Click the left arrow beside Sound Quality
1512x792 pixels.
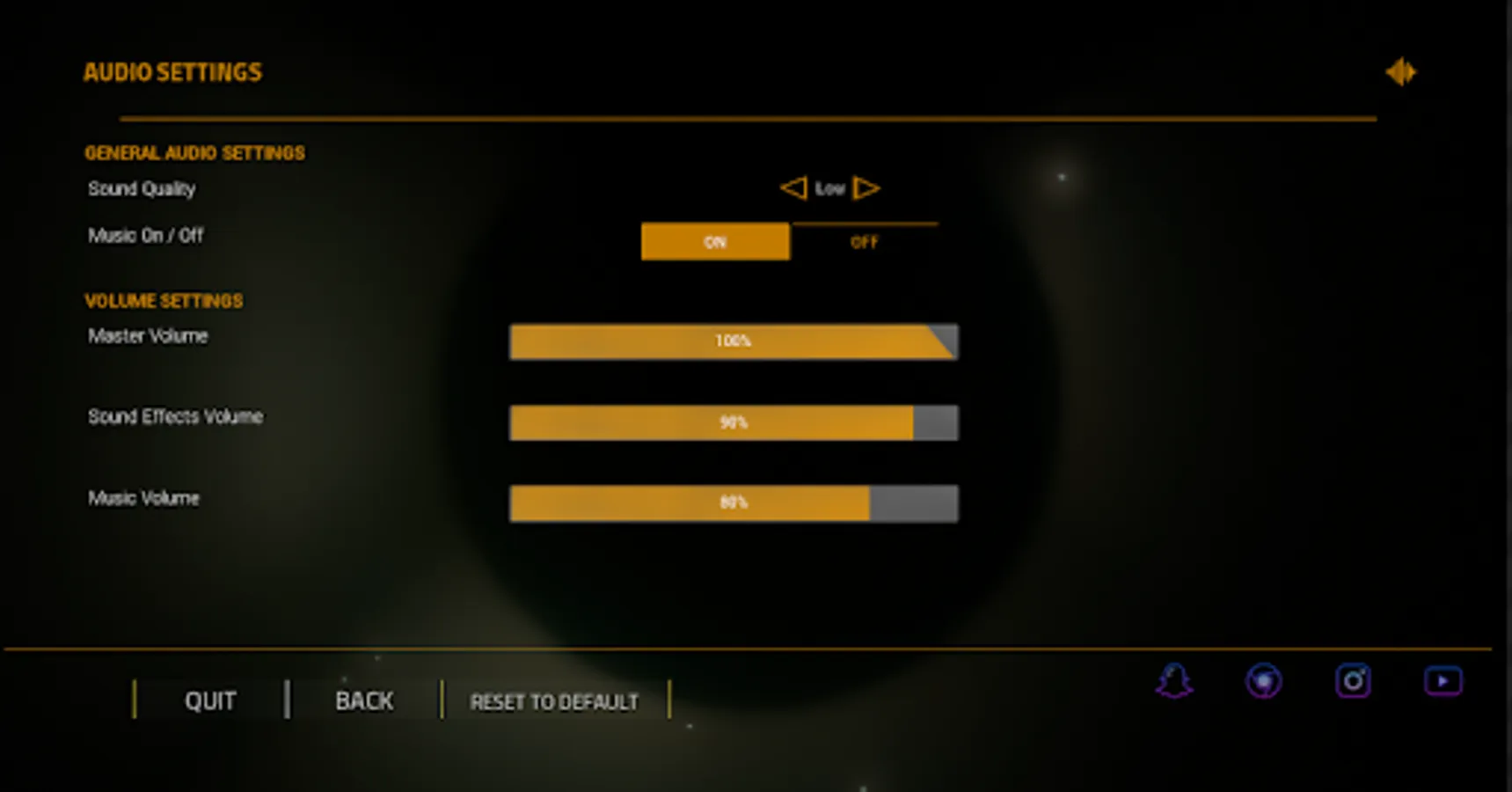793,187
